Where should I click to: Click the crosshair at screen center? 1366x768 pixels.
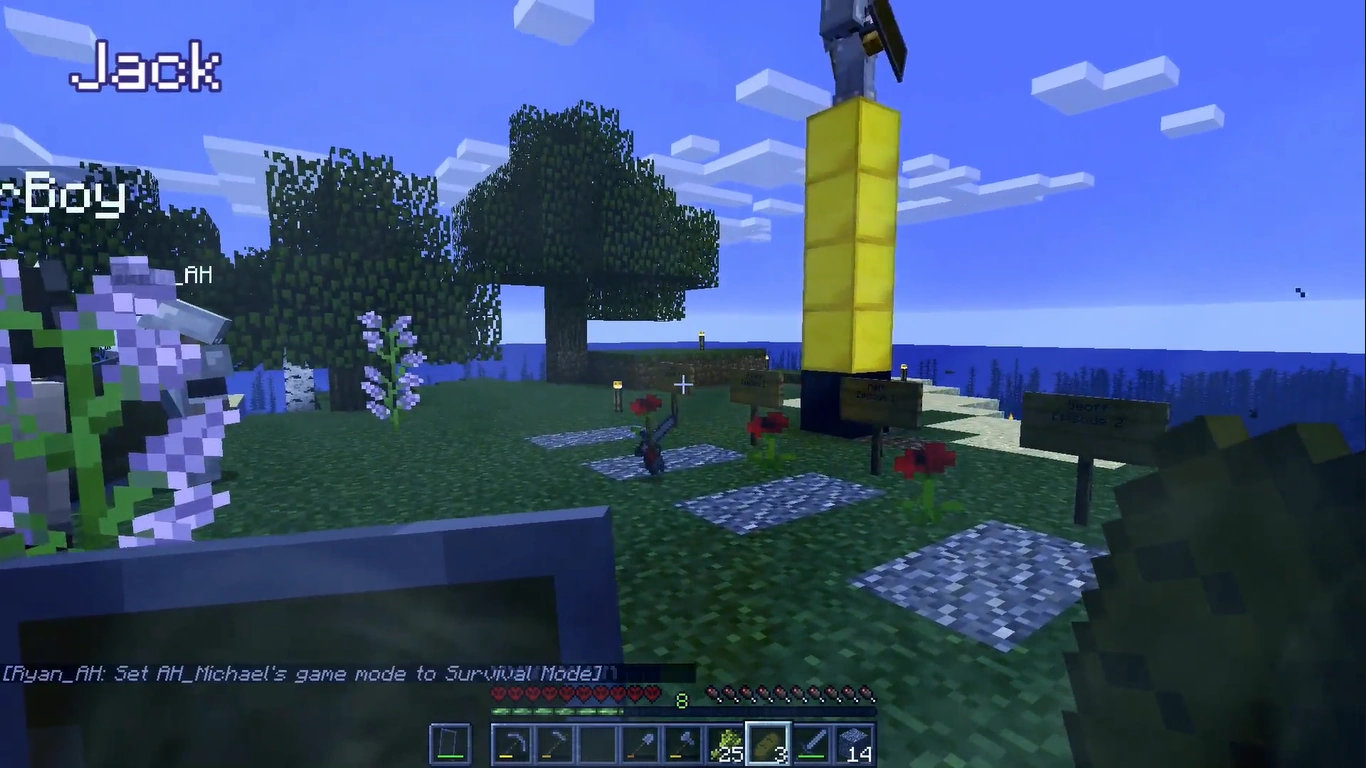(683, 385)
